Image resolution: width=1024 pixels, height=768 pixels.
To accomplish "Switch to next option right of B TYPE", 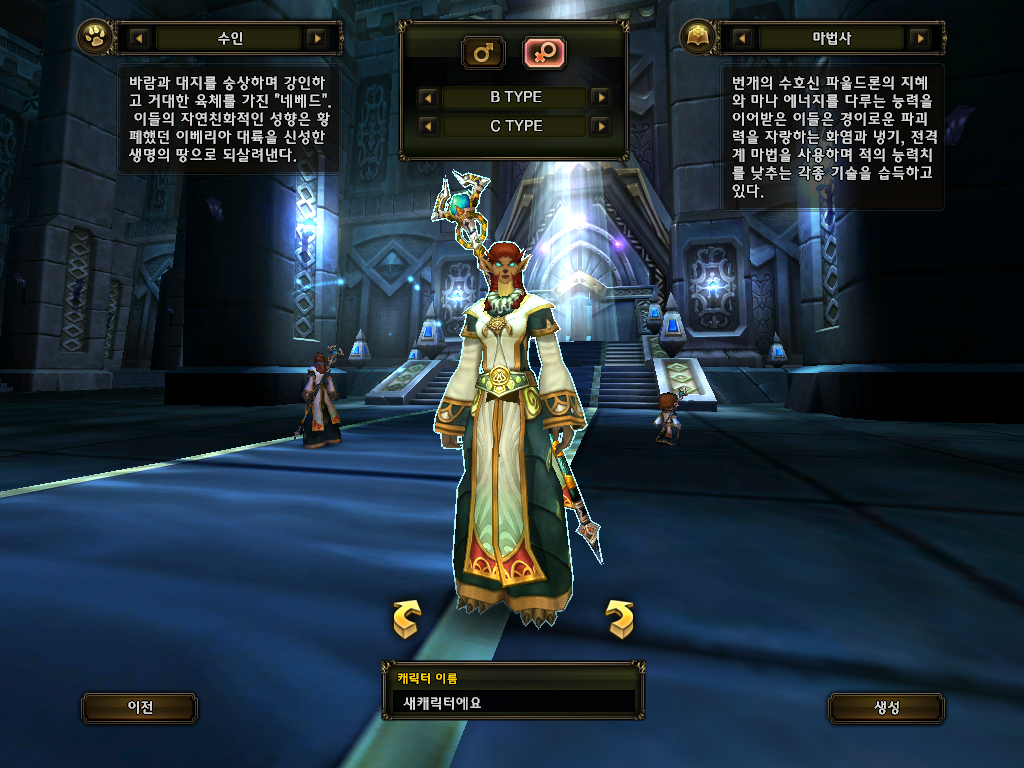I will point(600,97).
